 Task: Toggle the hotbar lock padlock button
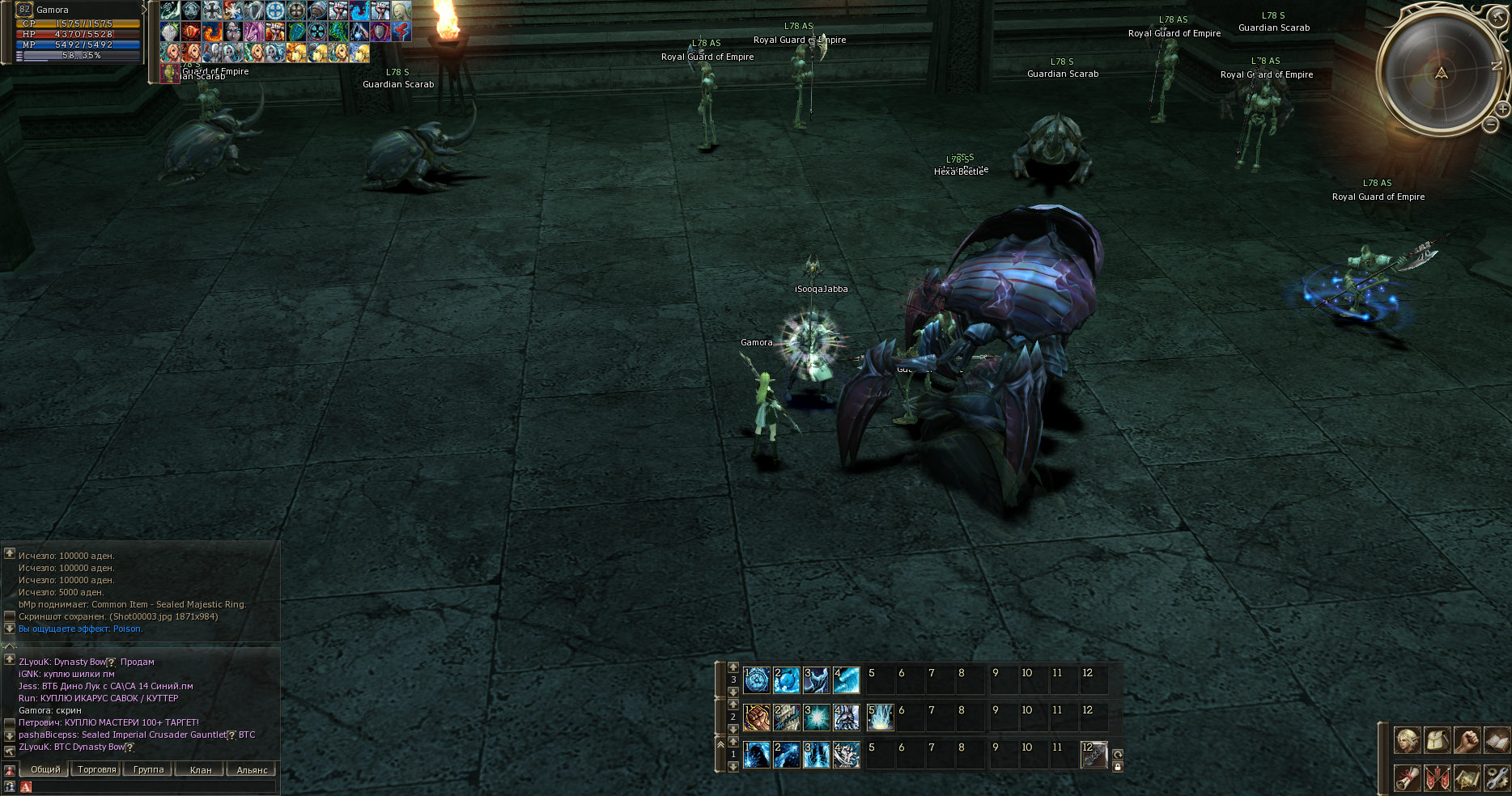coord(1118,767)
